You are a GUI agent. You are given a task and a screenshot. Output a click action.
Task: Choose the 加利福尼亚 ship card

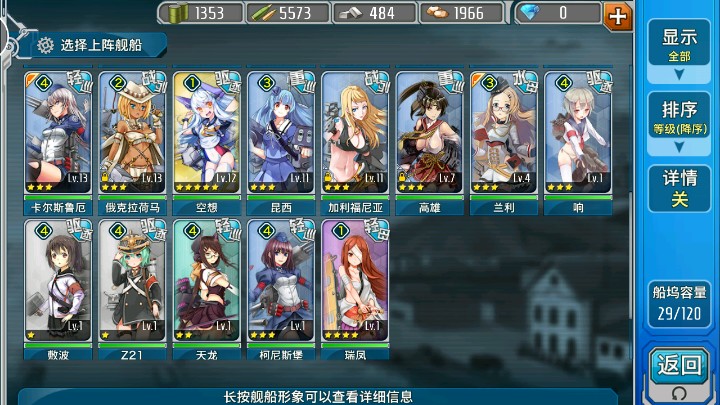pos(355,135)
